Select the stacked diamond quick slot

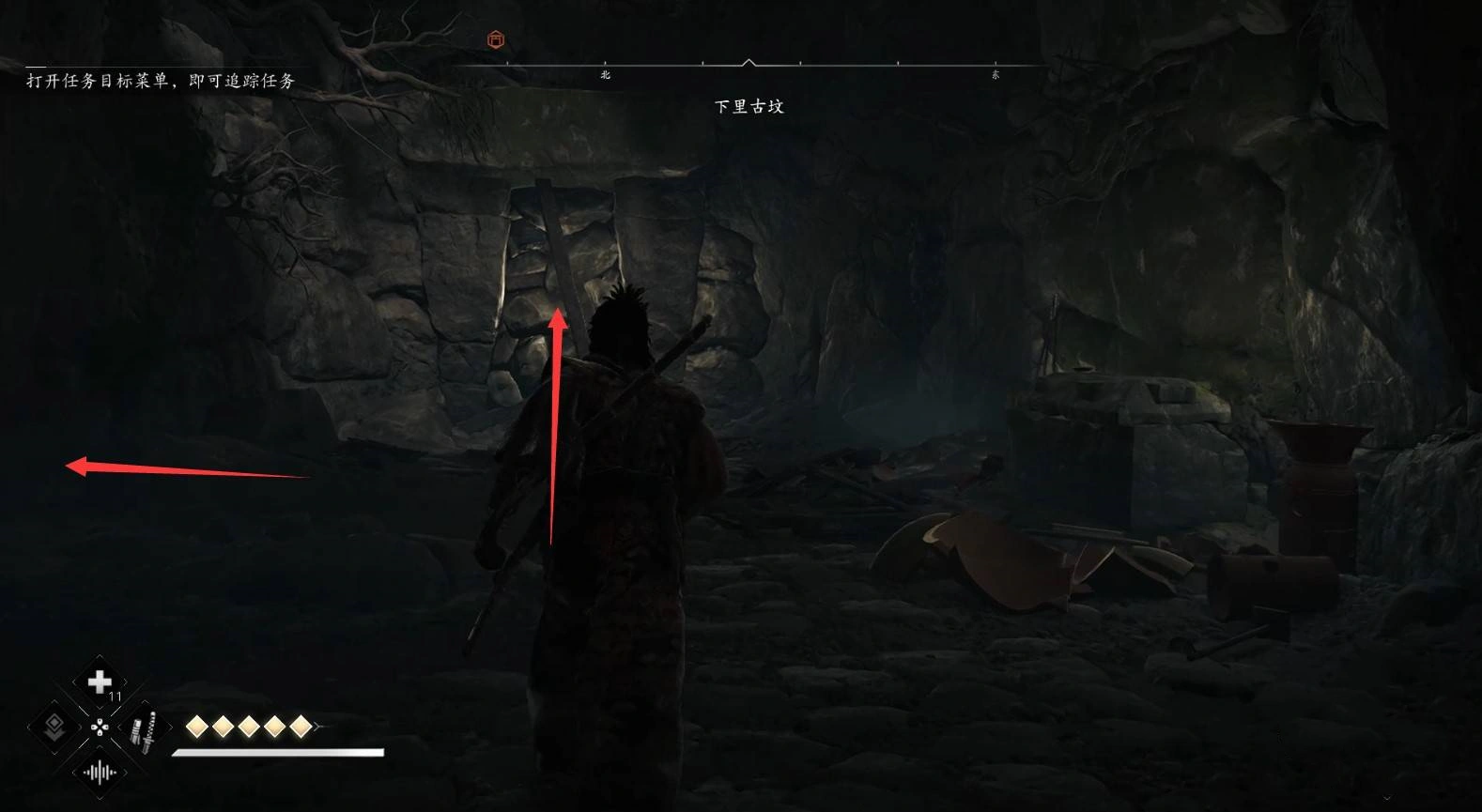click(x=54, y=727)
